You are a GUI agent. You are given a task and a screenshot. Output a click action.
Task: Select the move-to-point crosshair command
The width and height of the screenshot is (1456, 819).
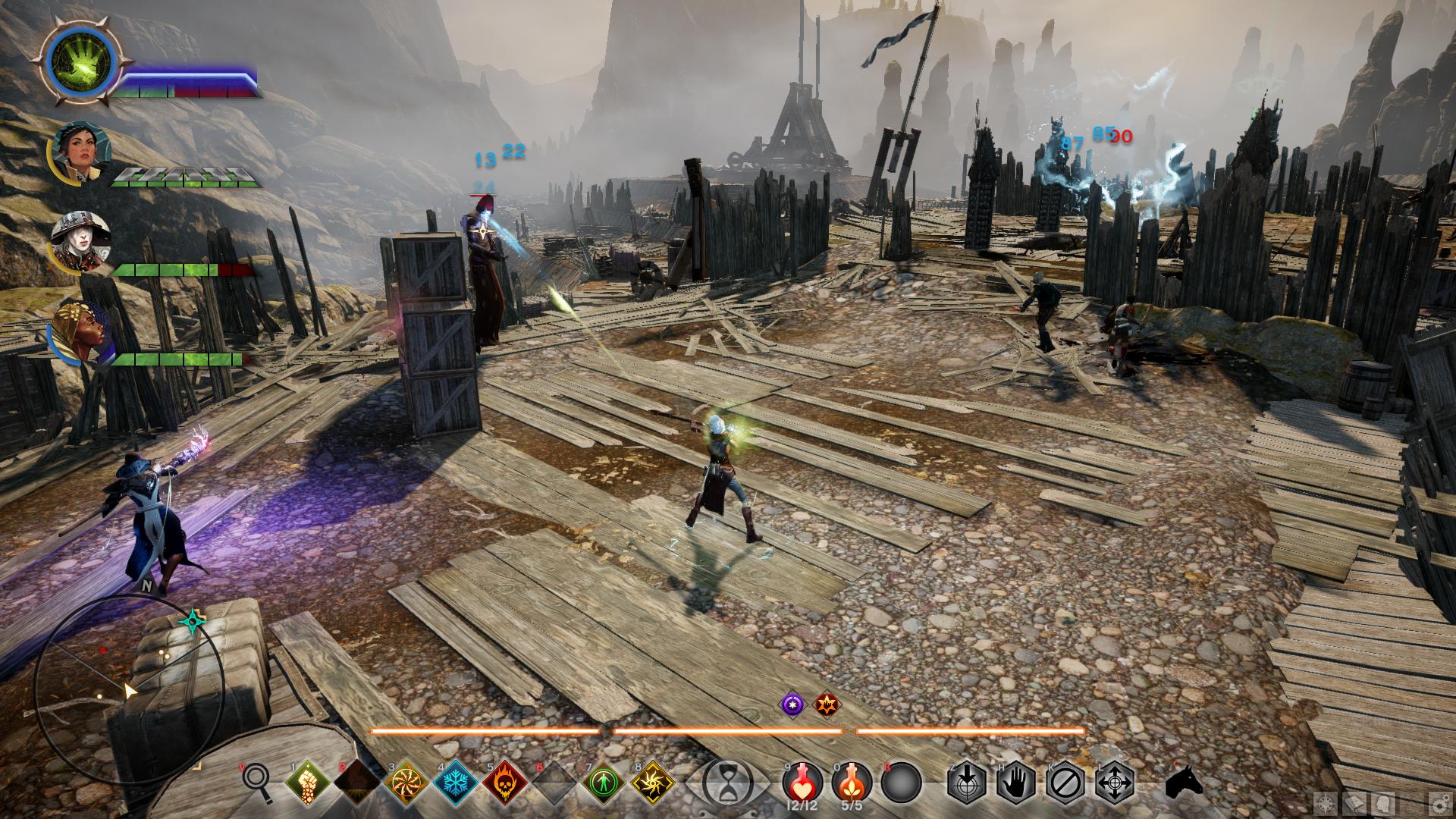coord(1115,781)
